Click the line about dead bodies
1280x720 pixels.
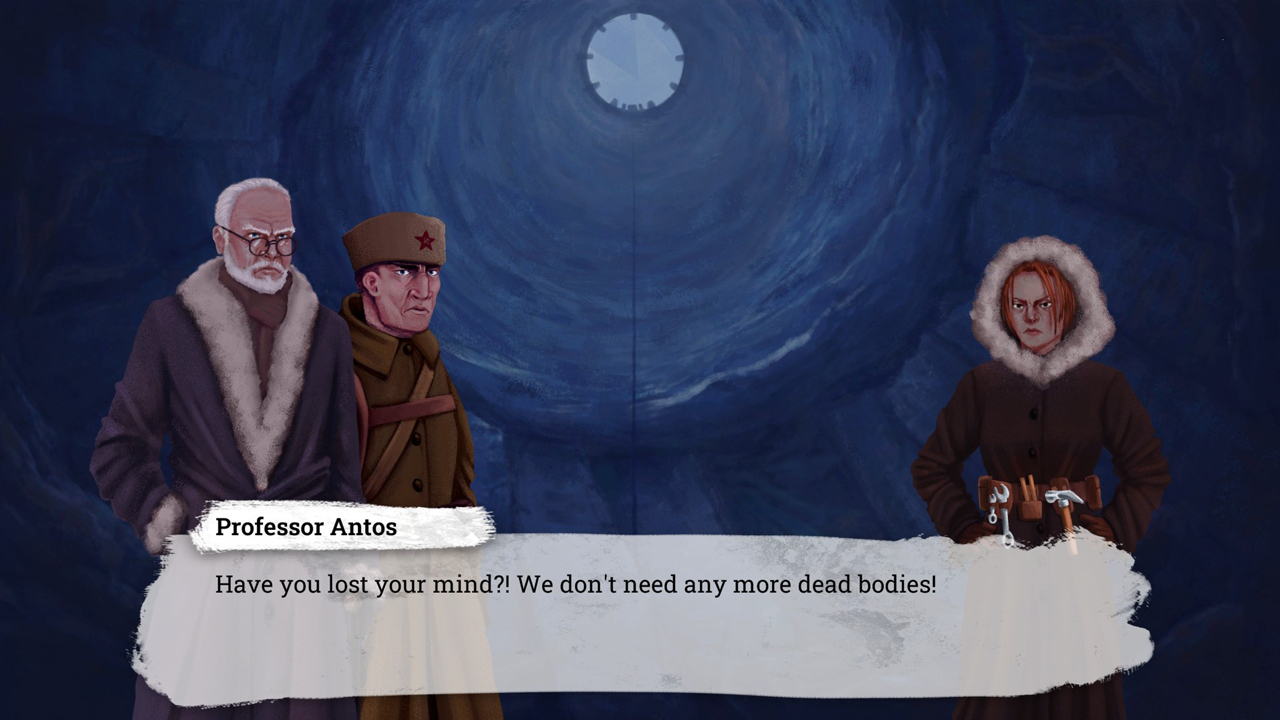(575, 585)
